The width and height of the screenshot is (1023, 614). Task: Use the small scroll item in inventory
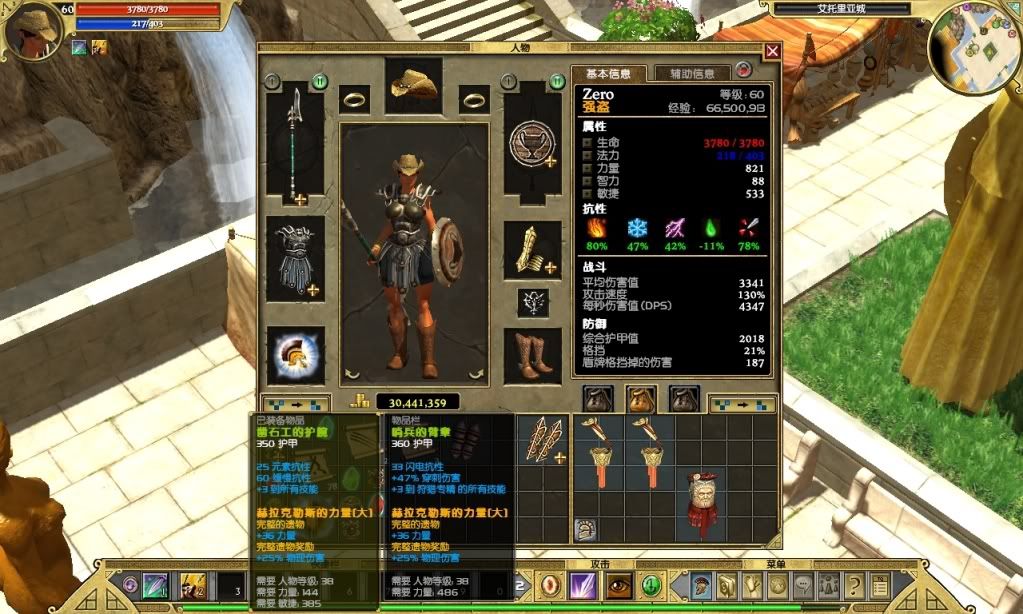click(586, 530)
